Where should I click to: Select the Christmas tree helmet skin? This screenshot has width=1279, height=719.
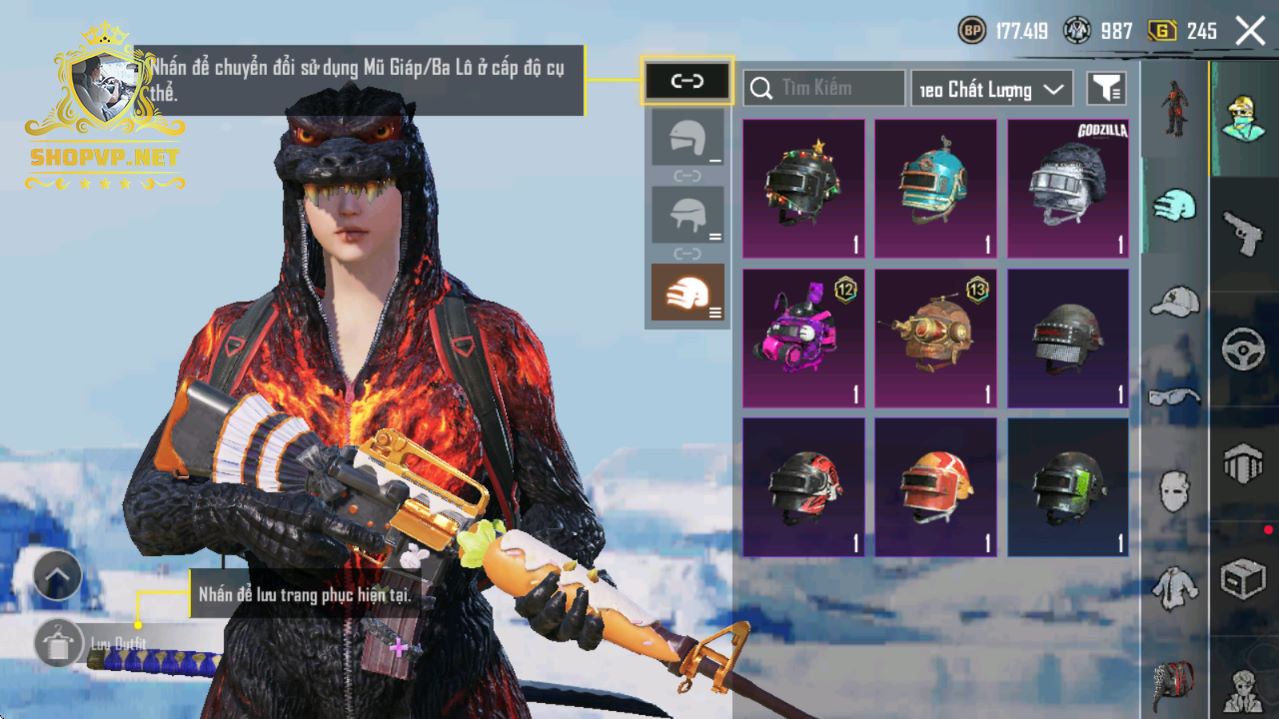click(804, 189)
